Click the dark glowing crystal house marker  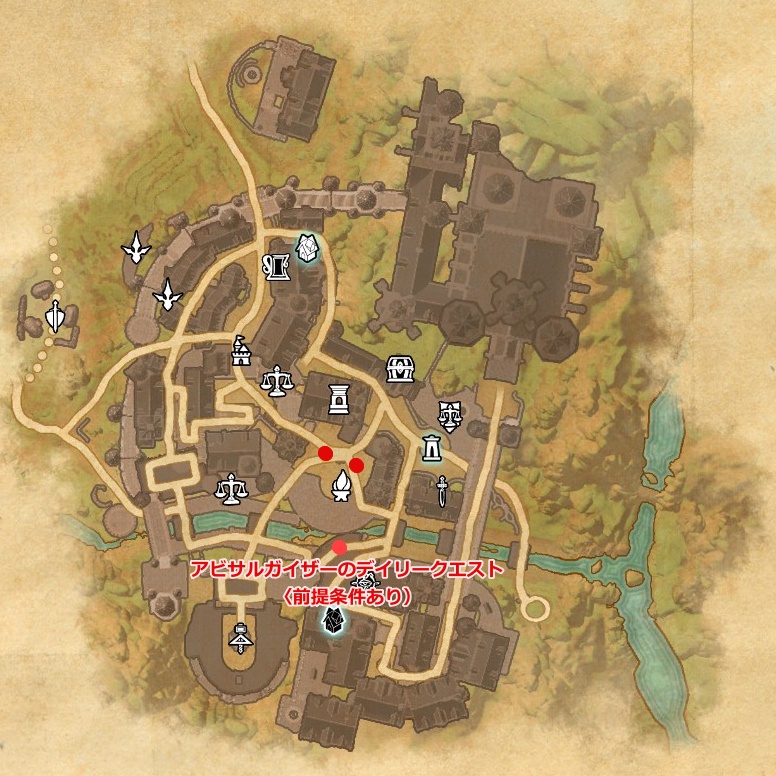(331, 623)
